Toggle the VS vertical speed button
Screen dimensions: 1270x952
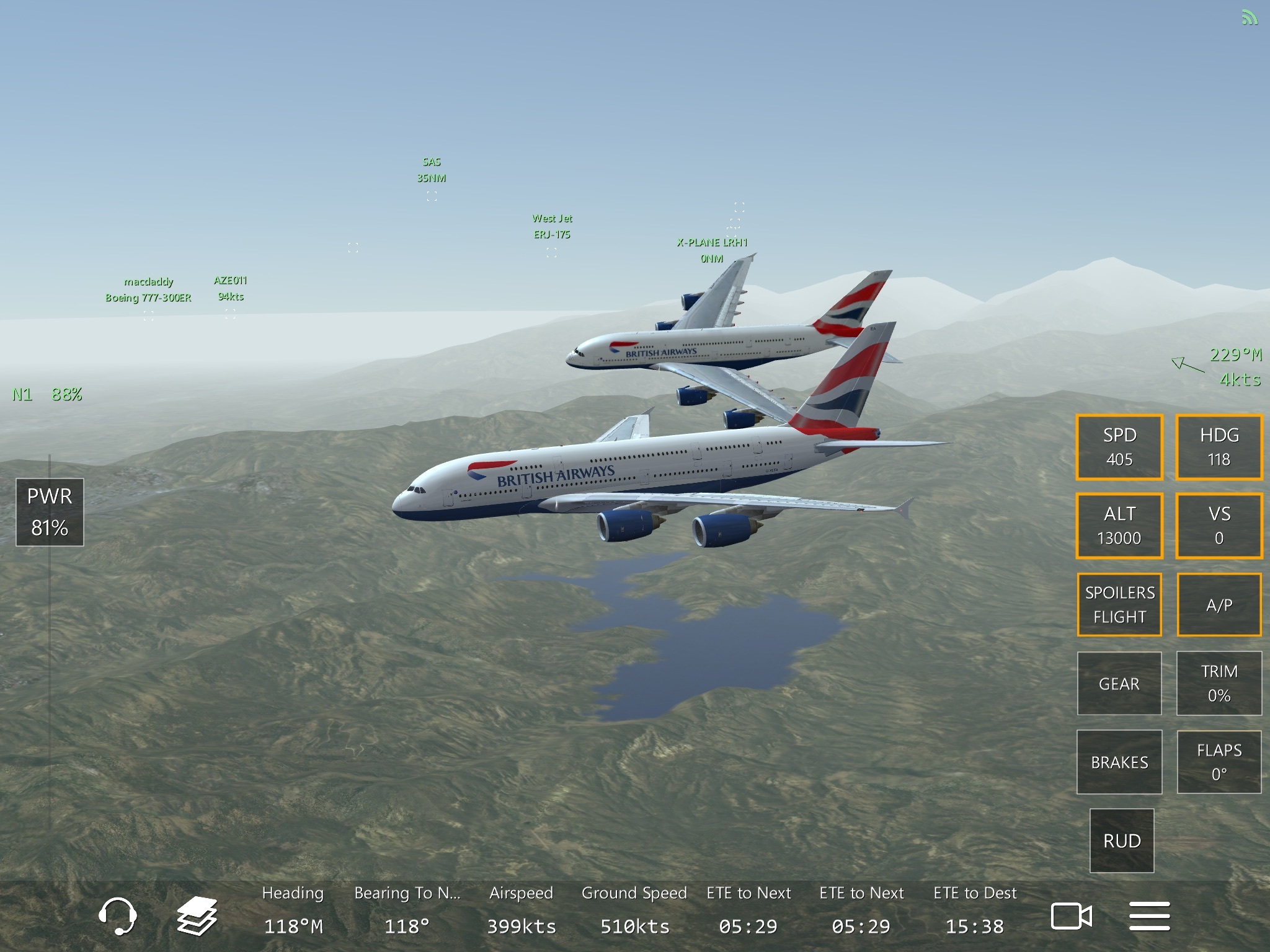pos(1219,526)
